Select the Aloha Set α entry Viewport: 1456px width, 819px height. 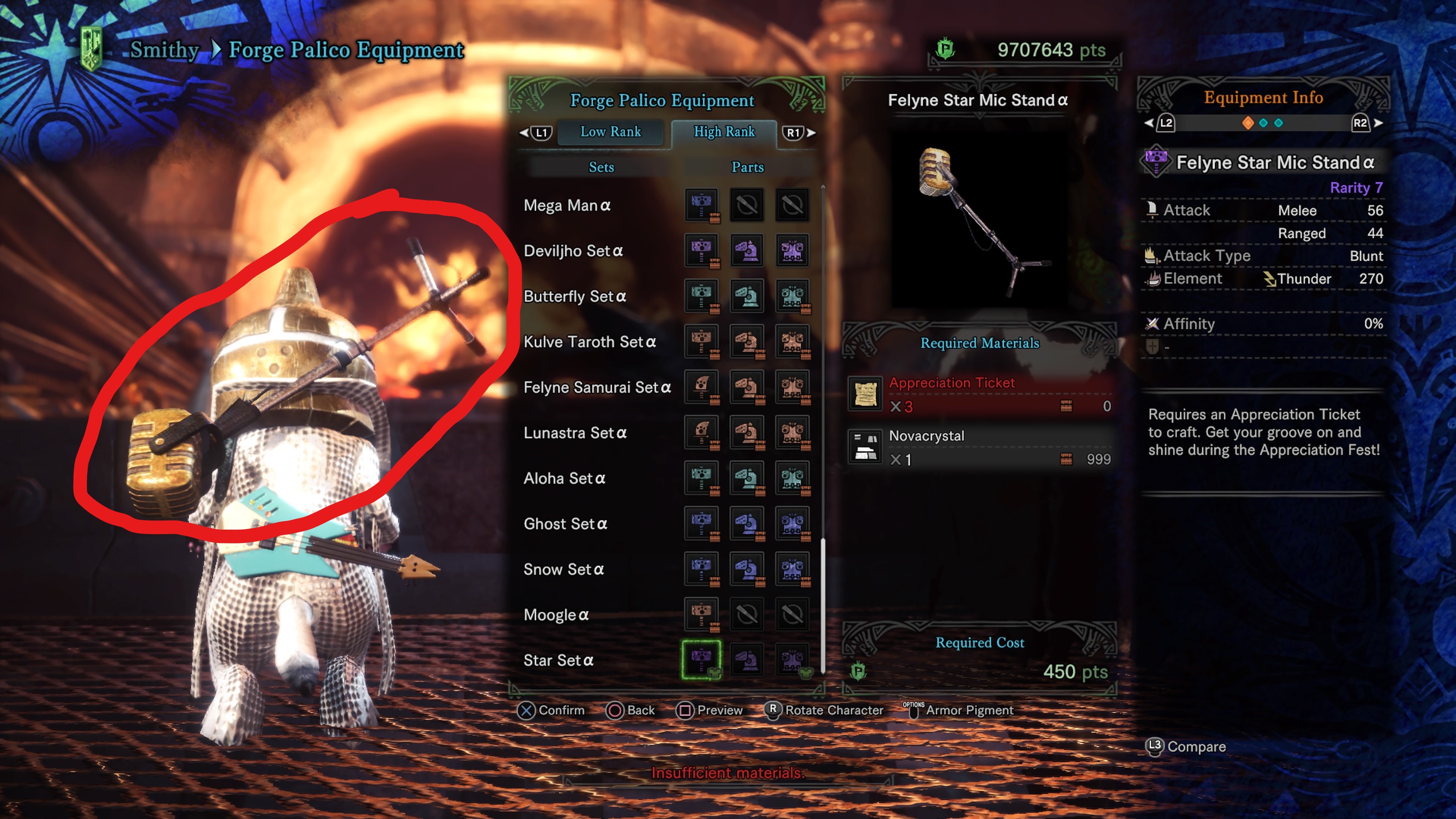(x=564, y=479)
